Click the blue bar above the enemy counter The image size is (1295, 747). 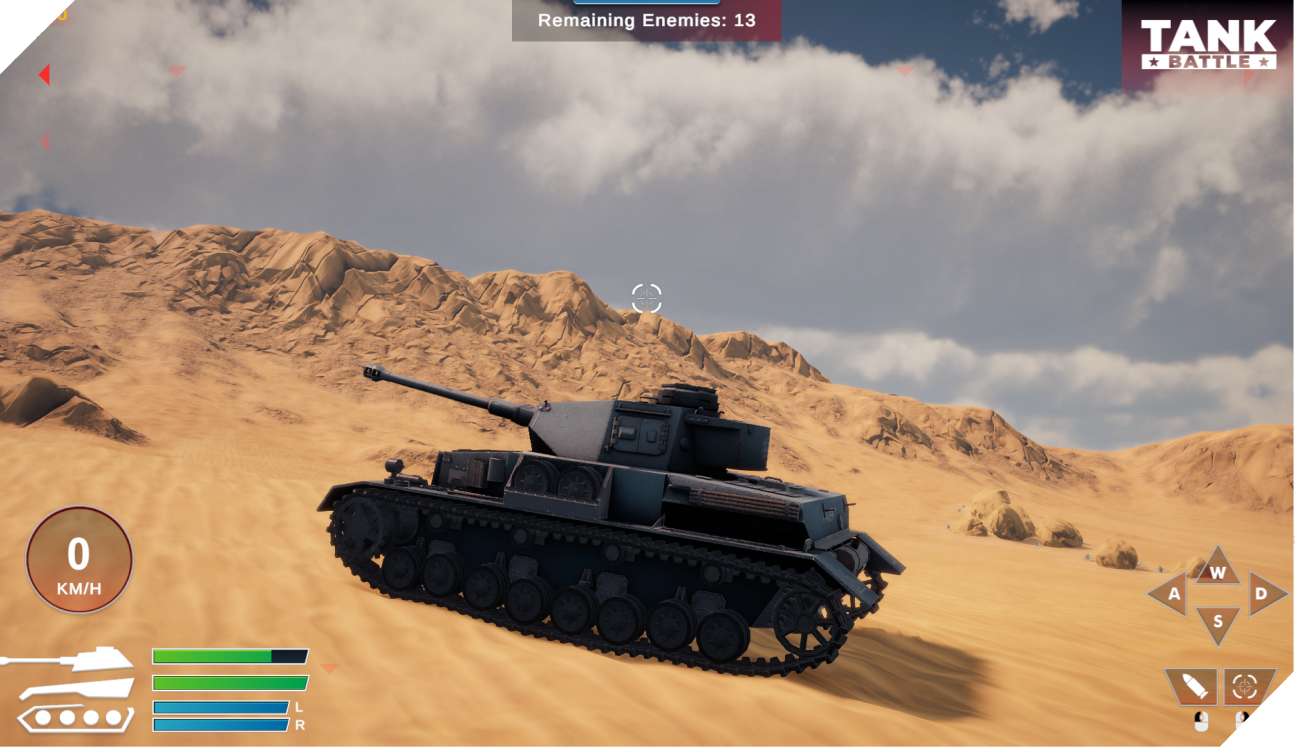[x=646, y=3]
